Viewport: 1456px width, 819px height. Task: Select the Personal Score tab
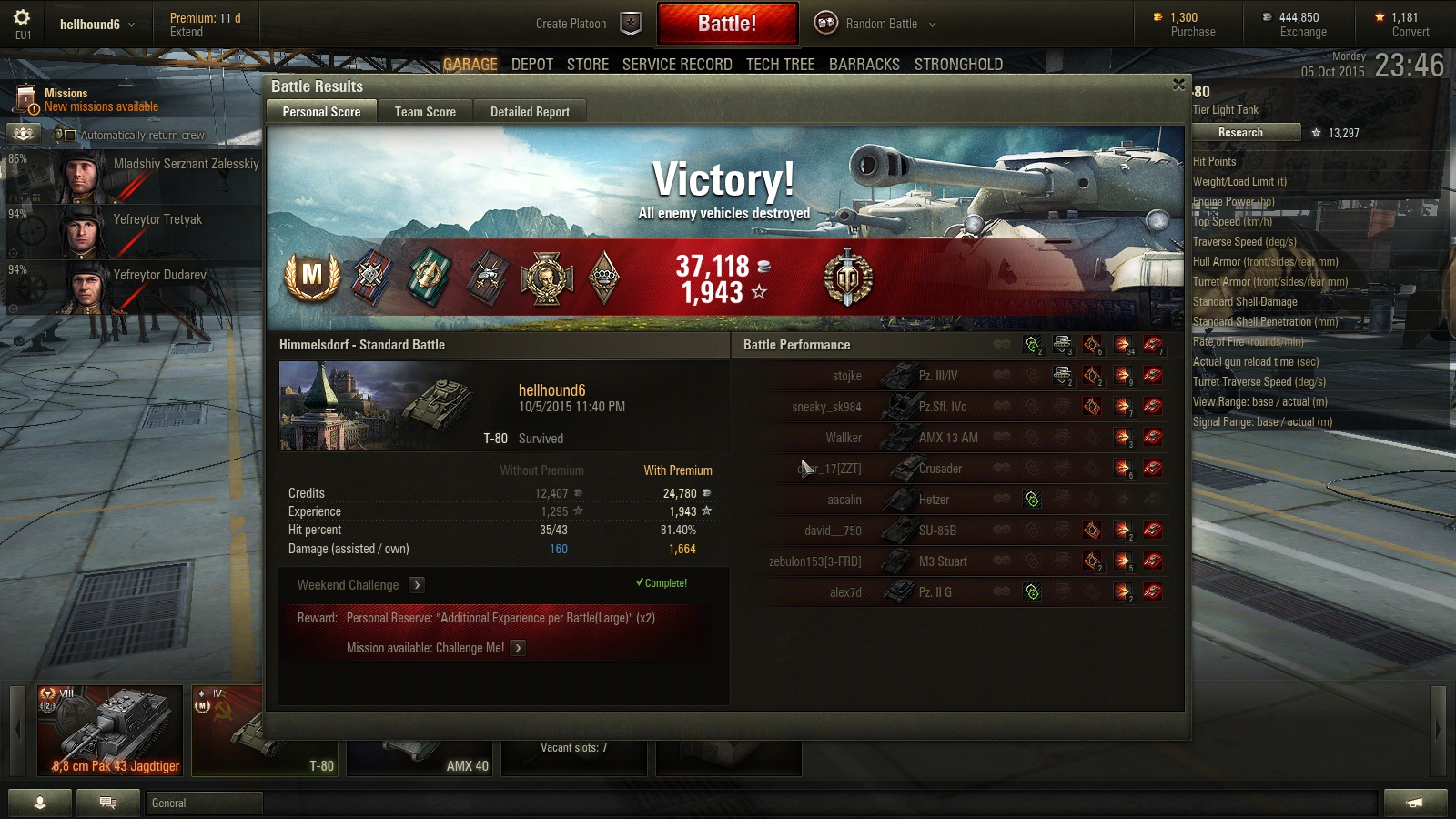click(x=321, y=112)
